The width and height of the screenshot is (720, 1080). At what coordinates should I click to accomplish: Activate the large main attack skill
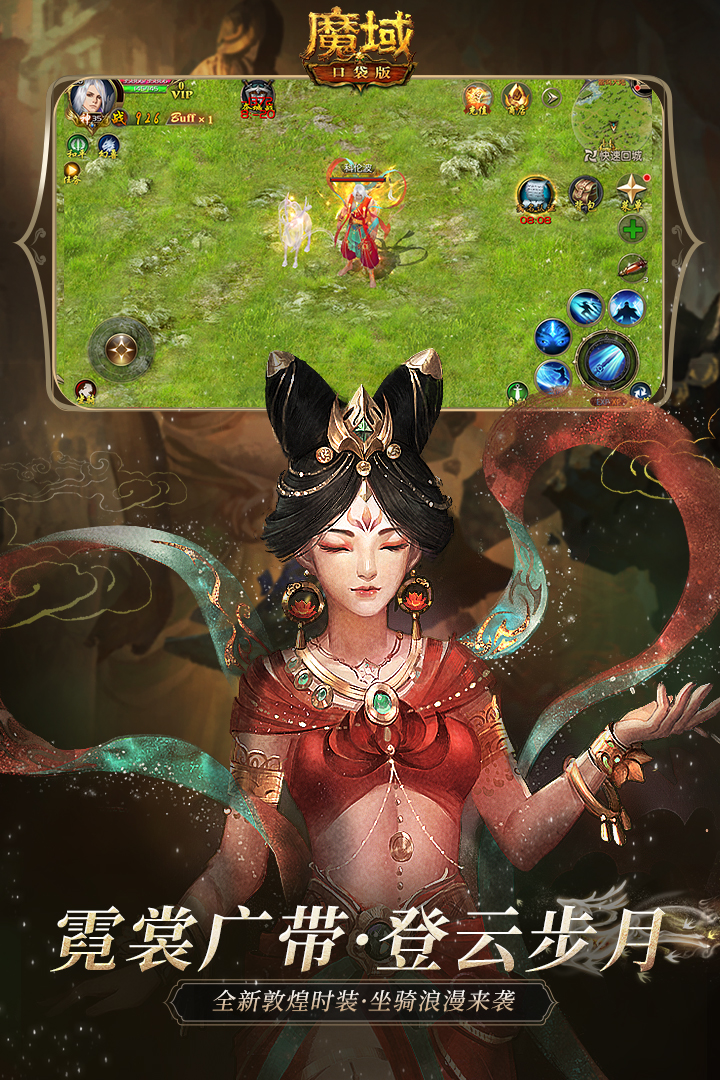[x=606, y=359]
